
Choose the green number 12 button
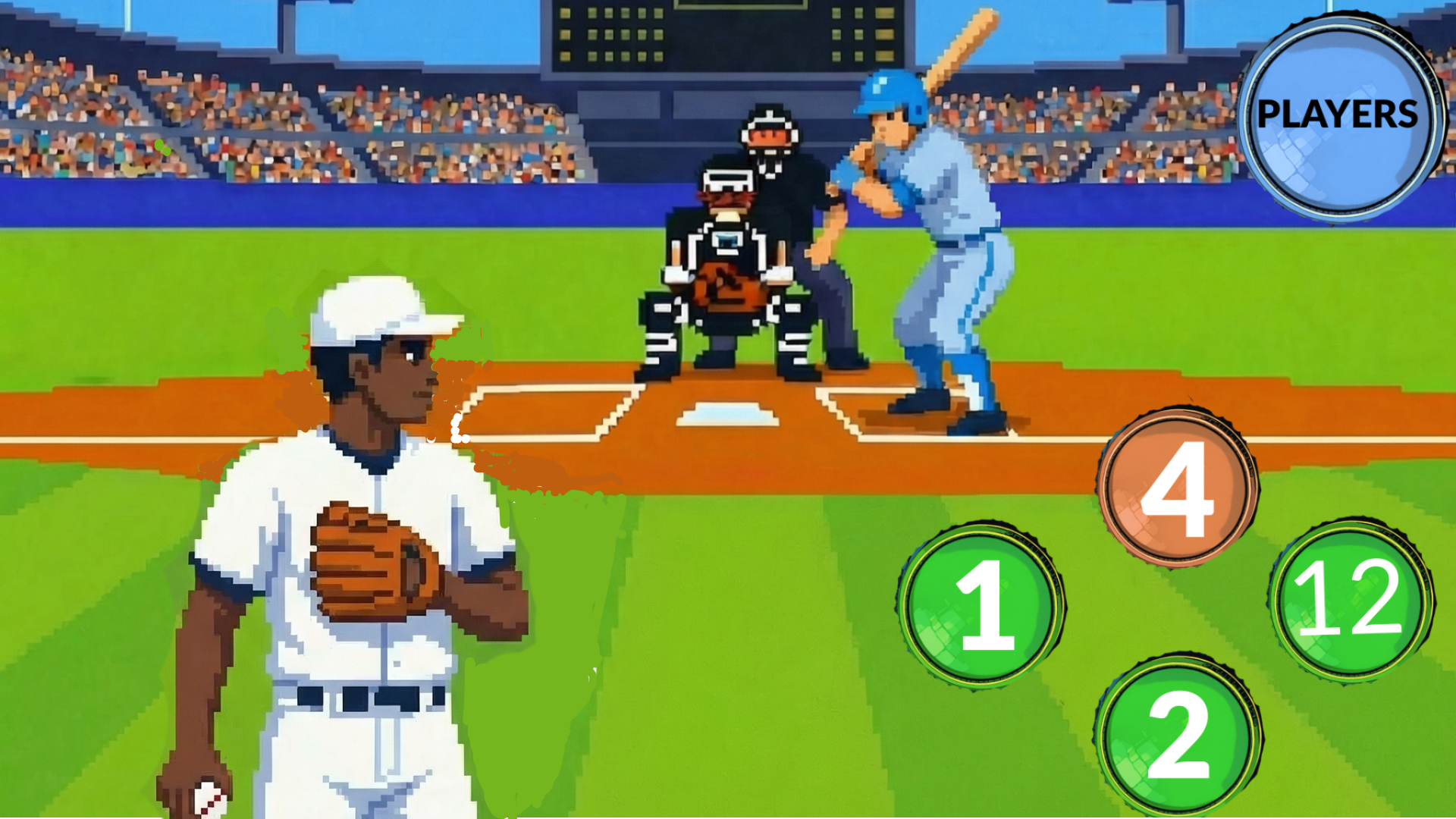pos(1351,599)
